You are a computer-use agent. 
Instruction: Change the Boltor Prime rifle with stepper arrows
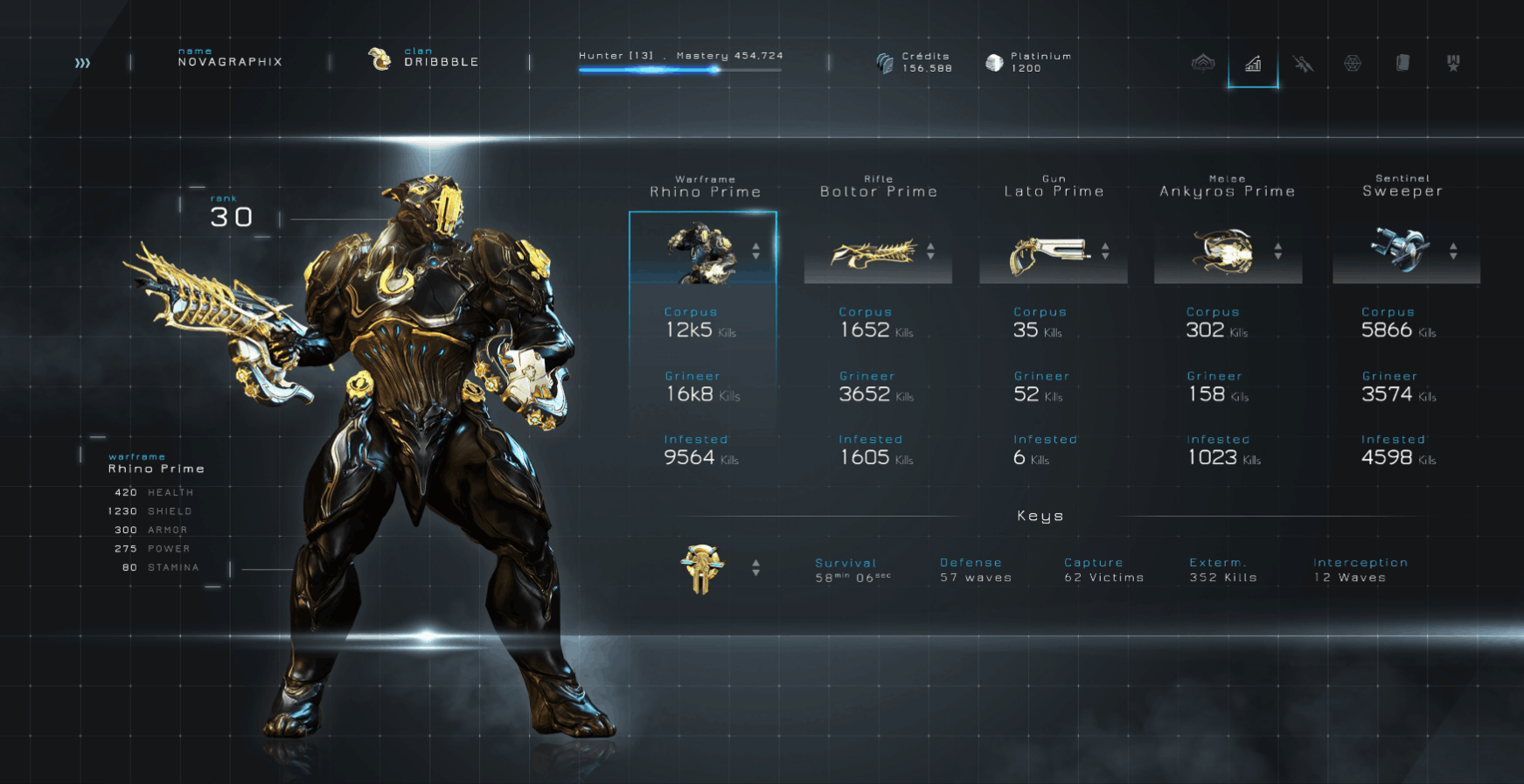(x=930, y=251)
